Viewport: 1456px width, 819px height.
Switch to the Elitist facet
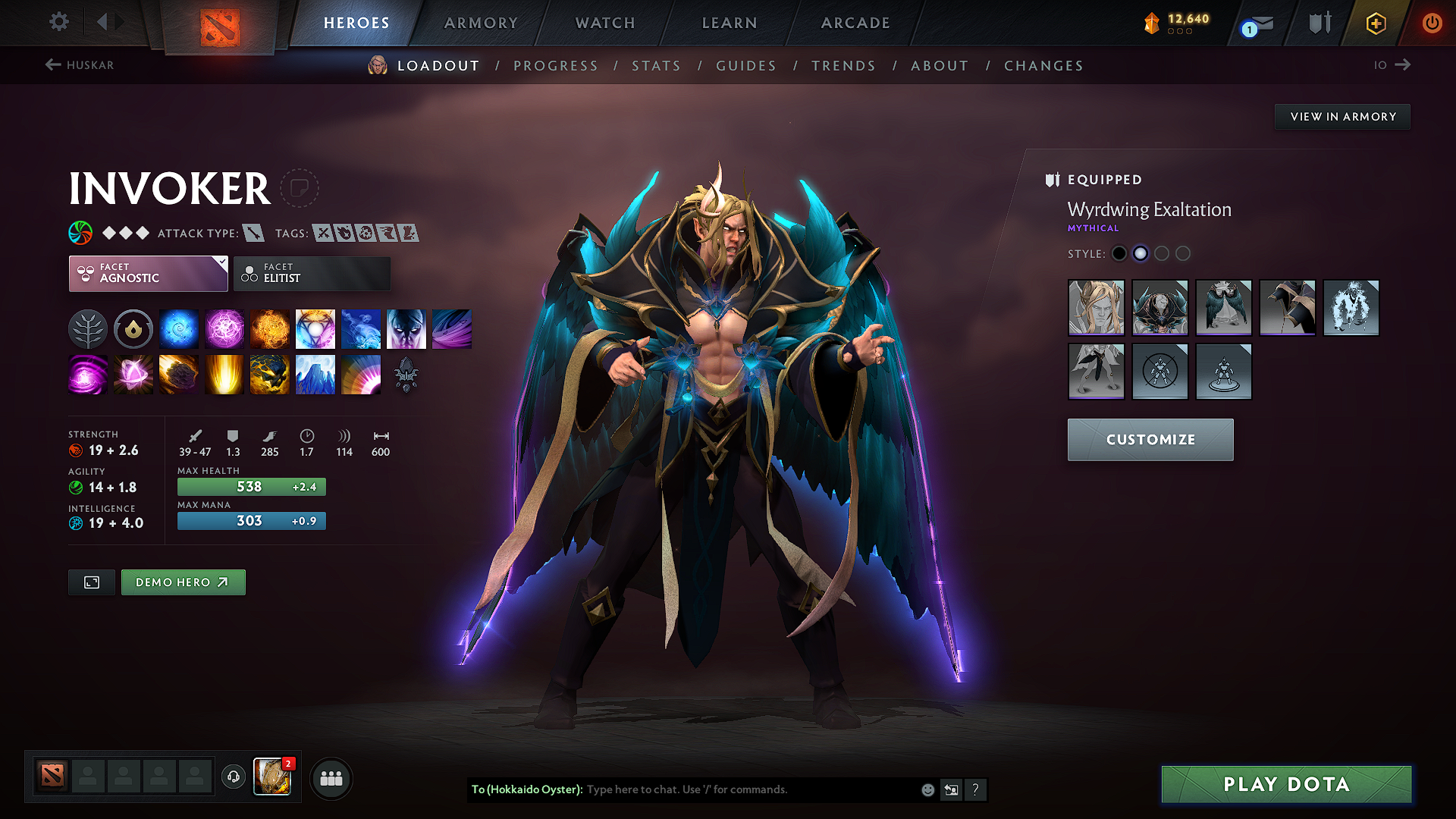pyautogui.click(x=312, y=273)
